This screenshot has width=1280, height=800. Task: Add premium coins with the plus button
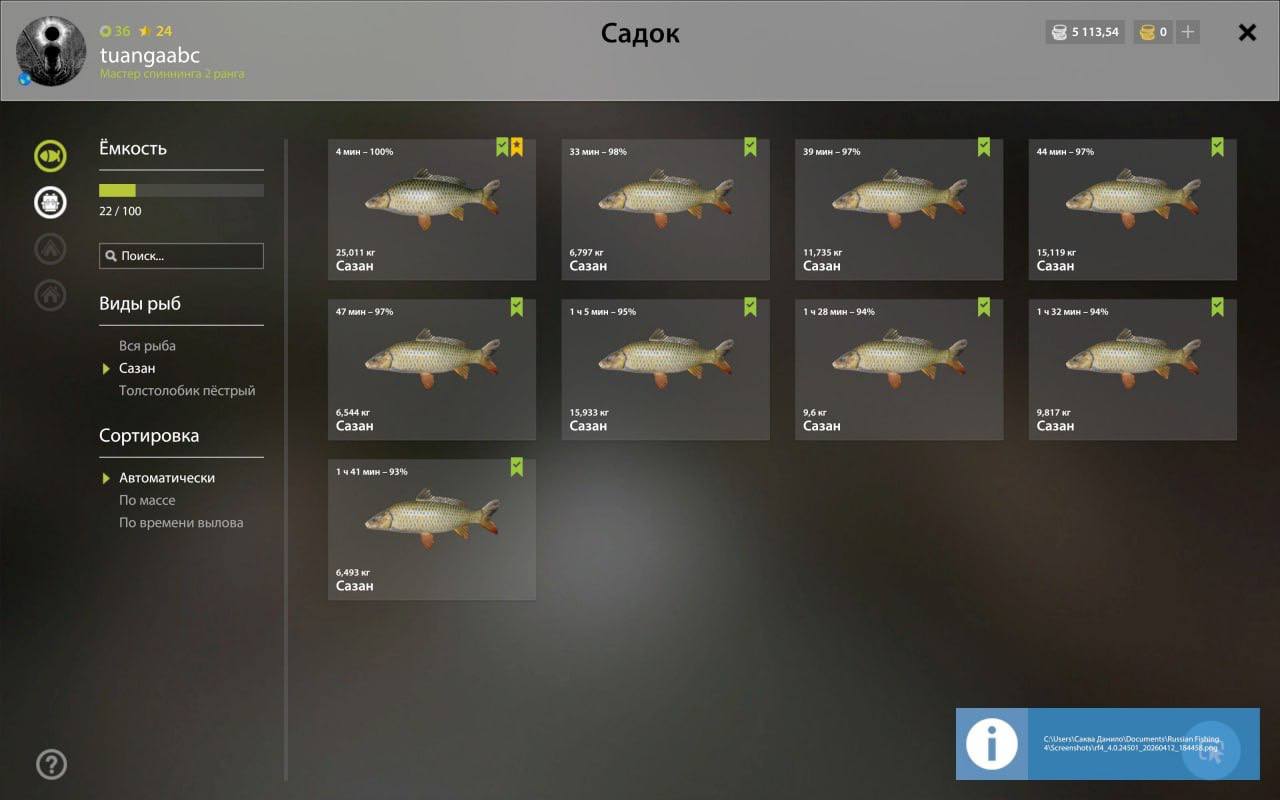[1188, 32]
